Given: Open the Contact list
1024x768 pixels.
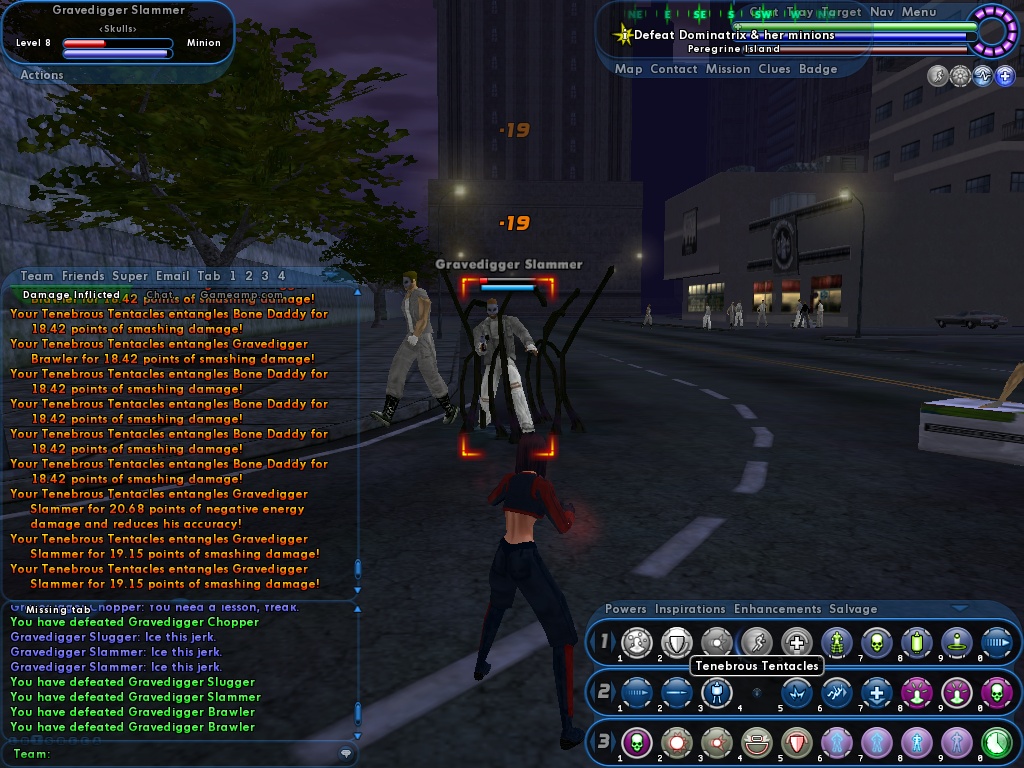Looking at the screenshot, I should coord(673,69).
